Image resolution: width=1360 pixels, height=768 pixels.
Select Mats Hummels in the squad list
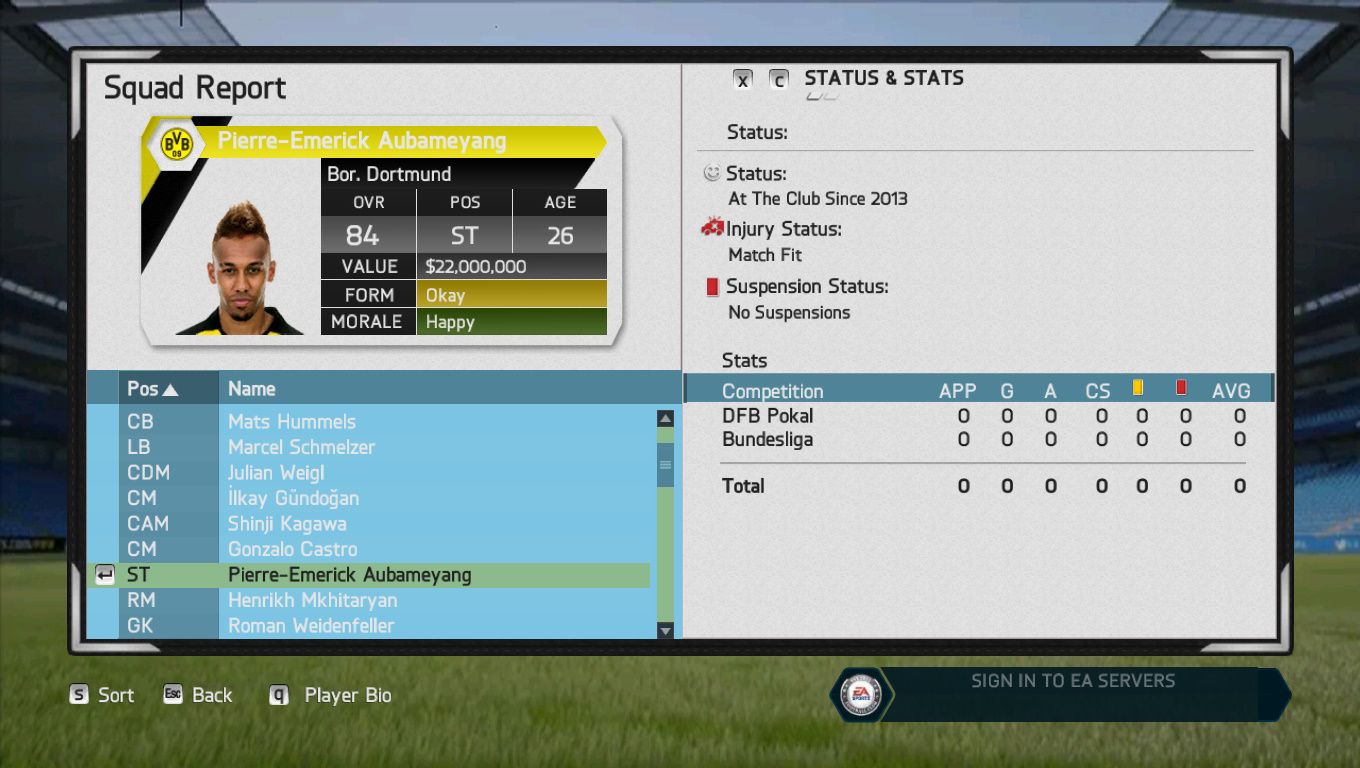click(x=292, y=422)
